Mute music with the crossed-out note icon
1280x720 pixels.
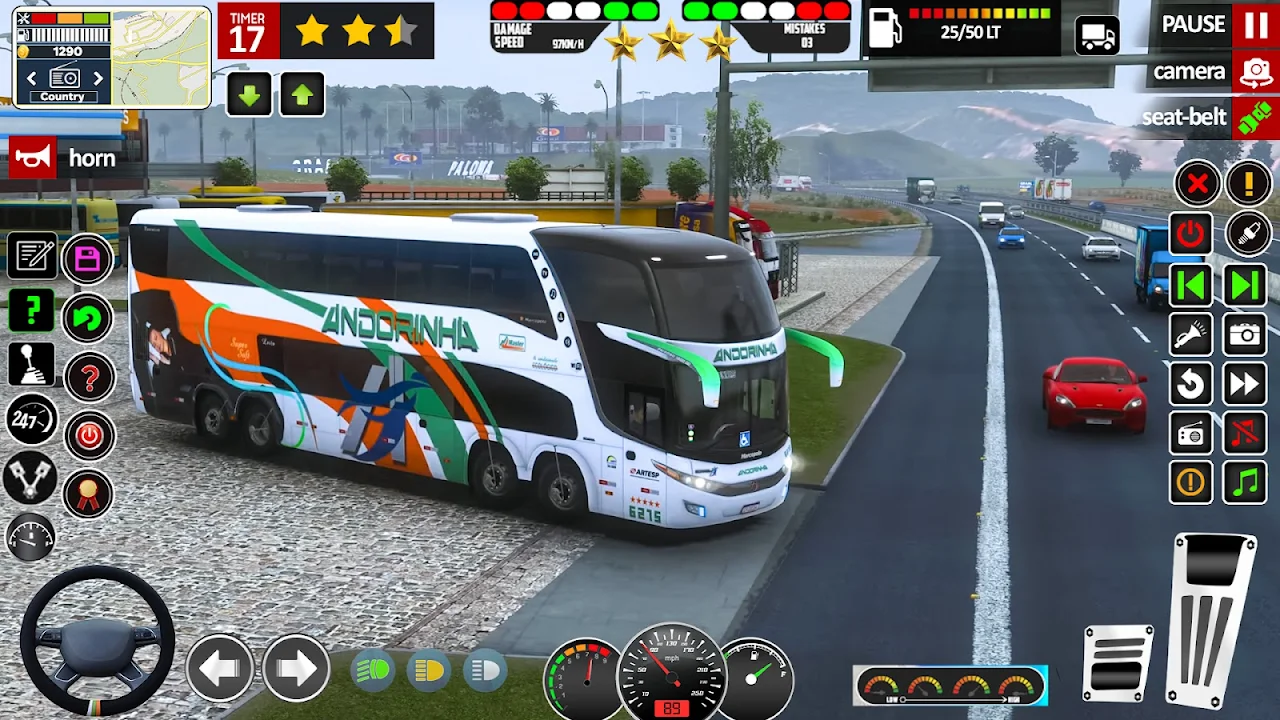1245,433
